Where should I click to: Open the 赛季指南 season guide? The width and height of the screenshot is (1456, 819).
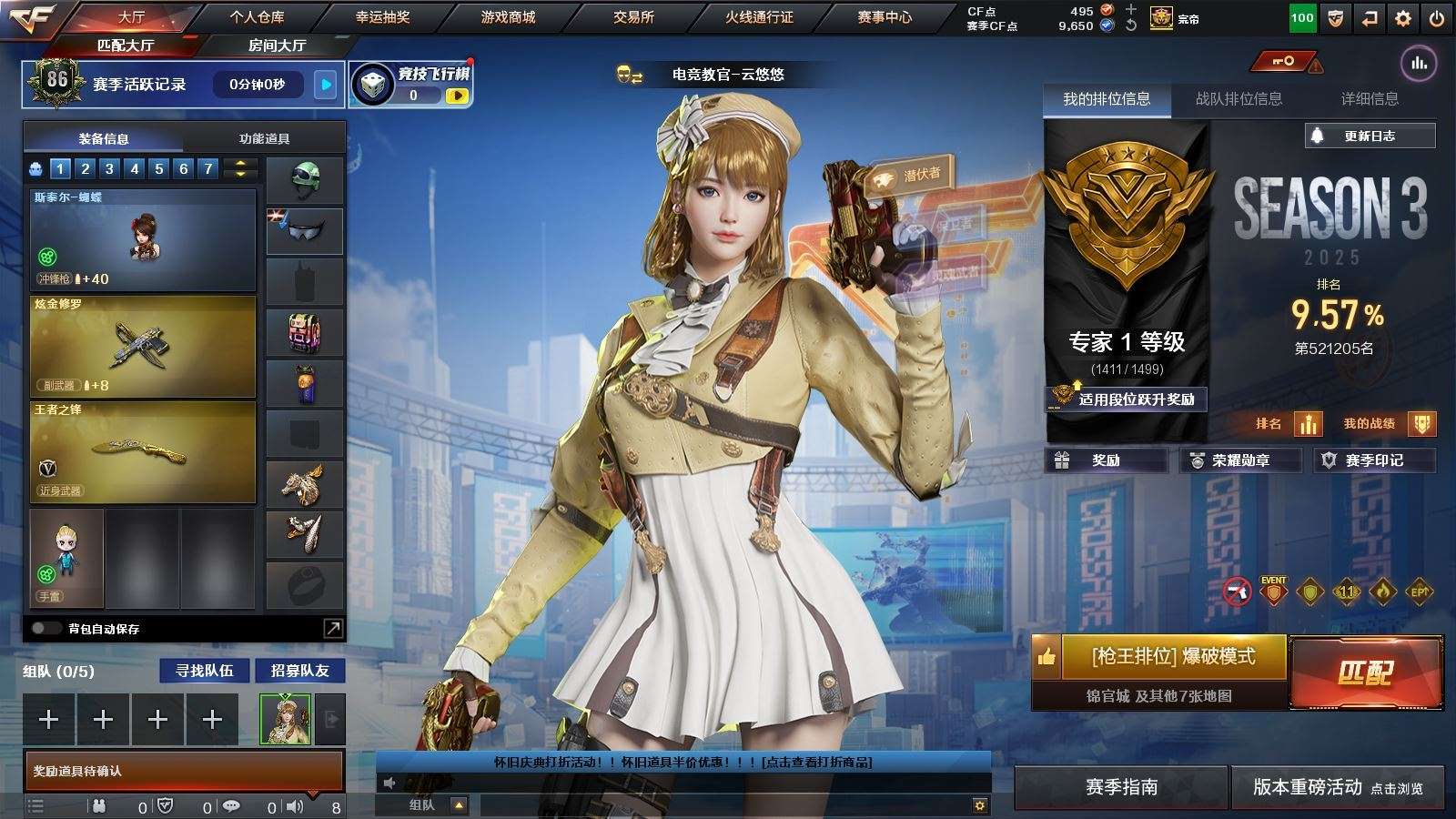point(1121,787)
